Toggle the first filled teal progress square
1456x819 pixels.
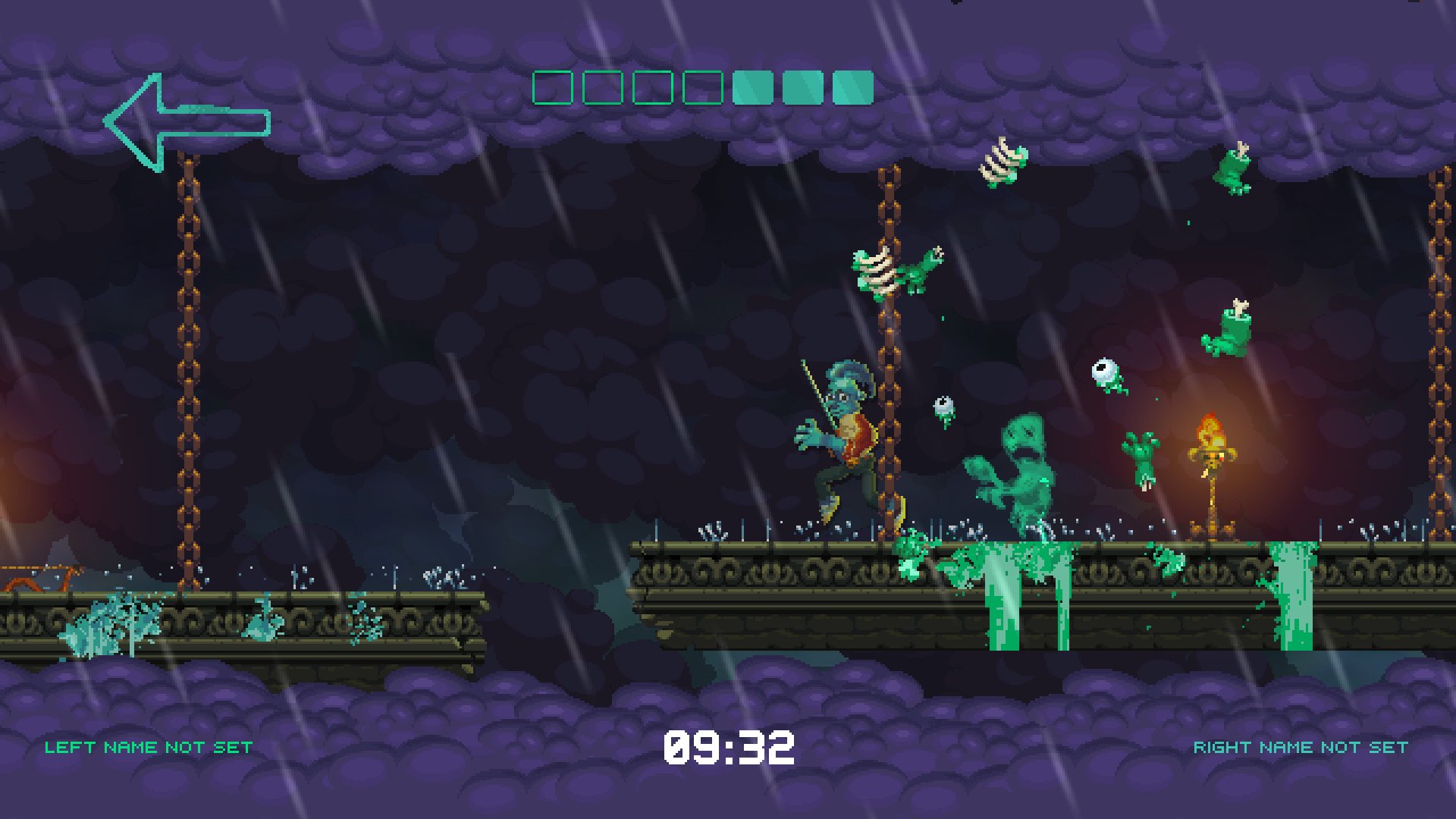753,88
